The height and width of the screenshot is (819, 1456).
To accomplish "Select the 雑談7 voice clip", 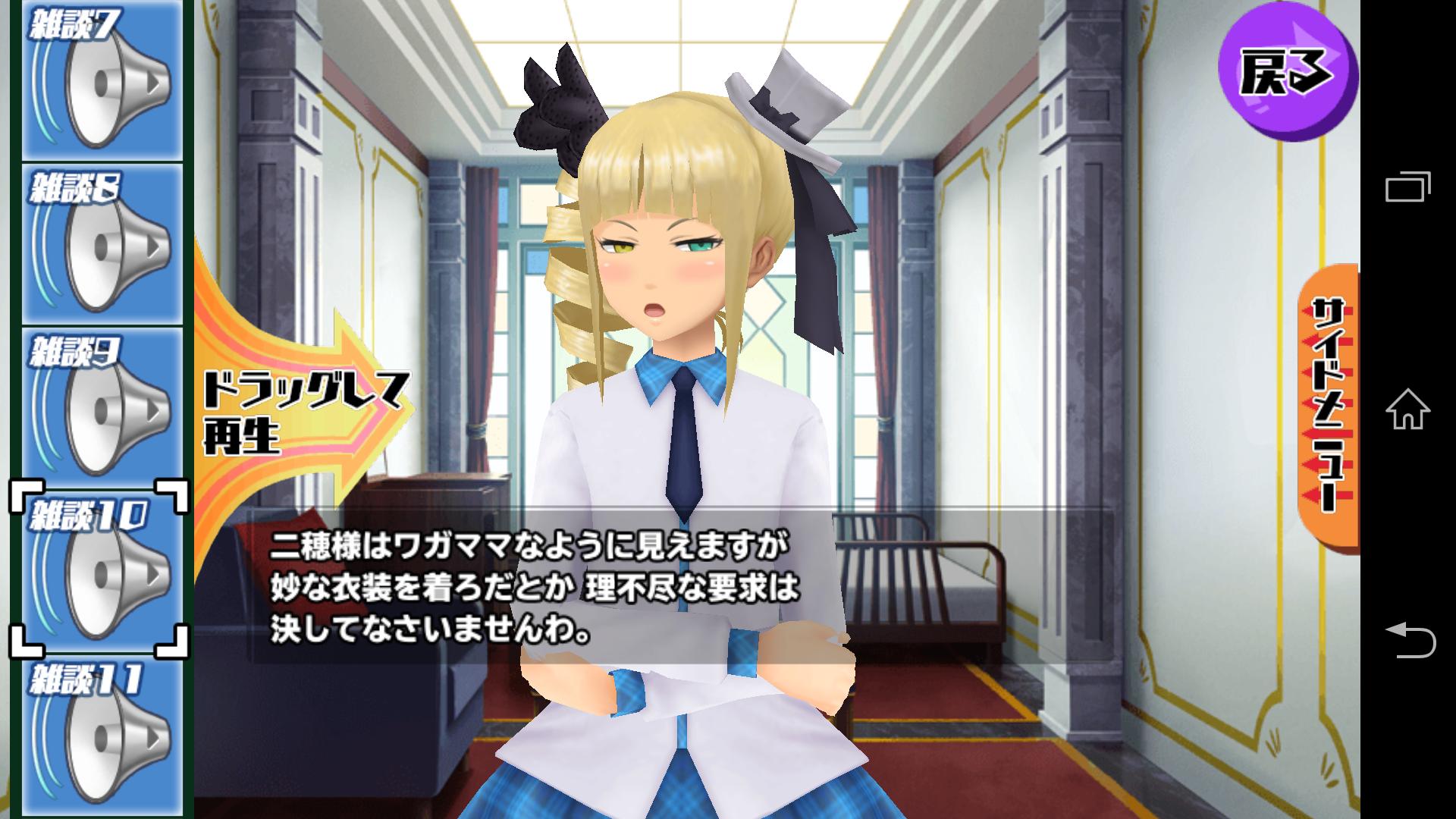I will click(x=102, y=80).
